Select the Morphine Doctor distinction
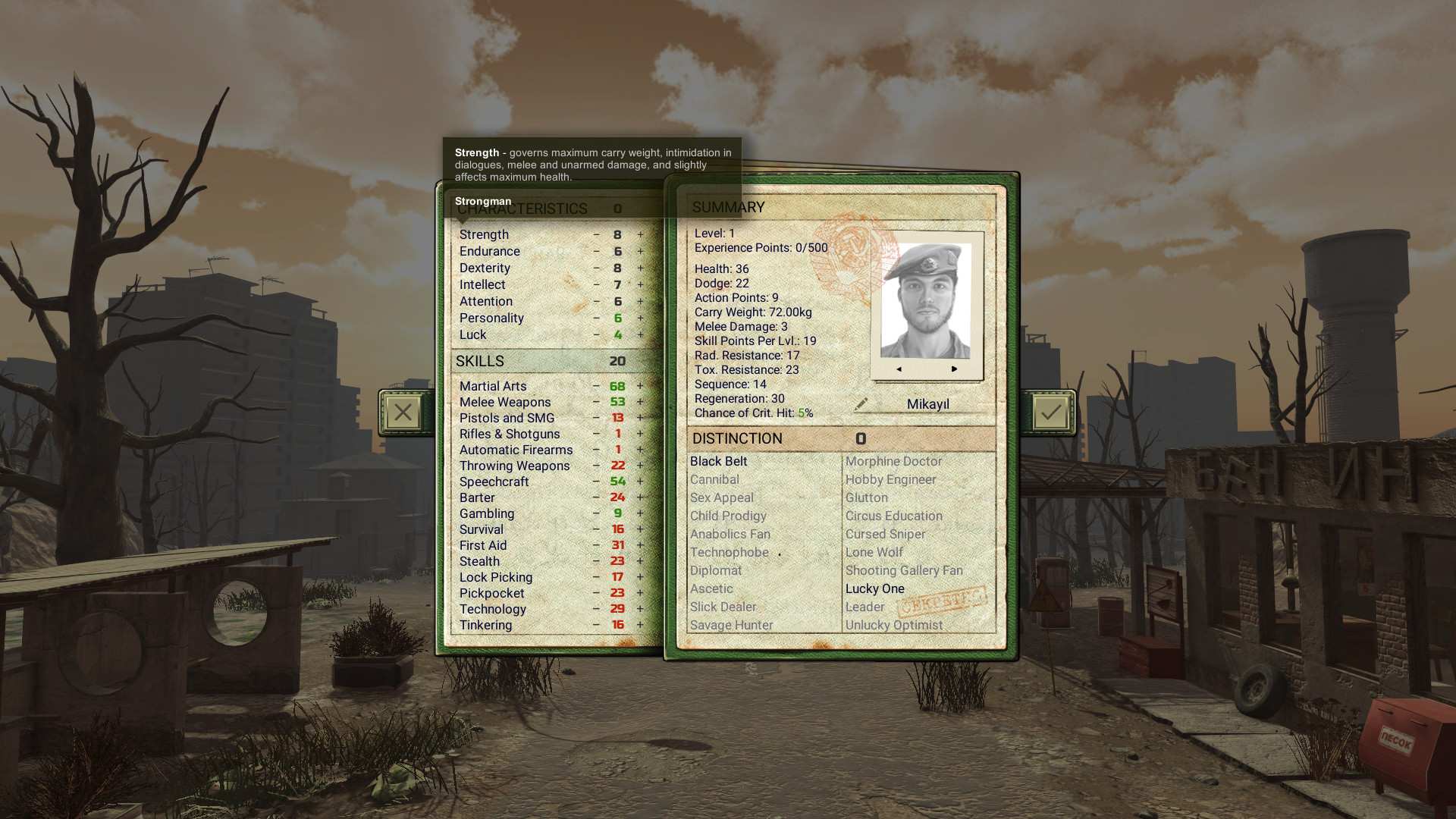1456x819 pixels. pyautogui.click(x=893, y=461)
